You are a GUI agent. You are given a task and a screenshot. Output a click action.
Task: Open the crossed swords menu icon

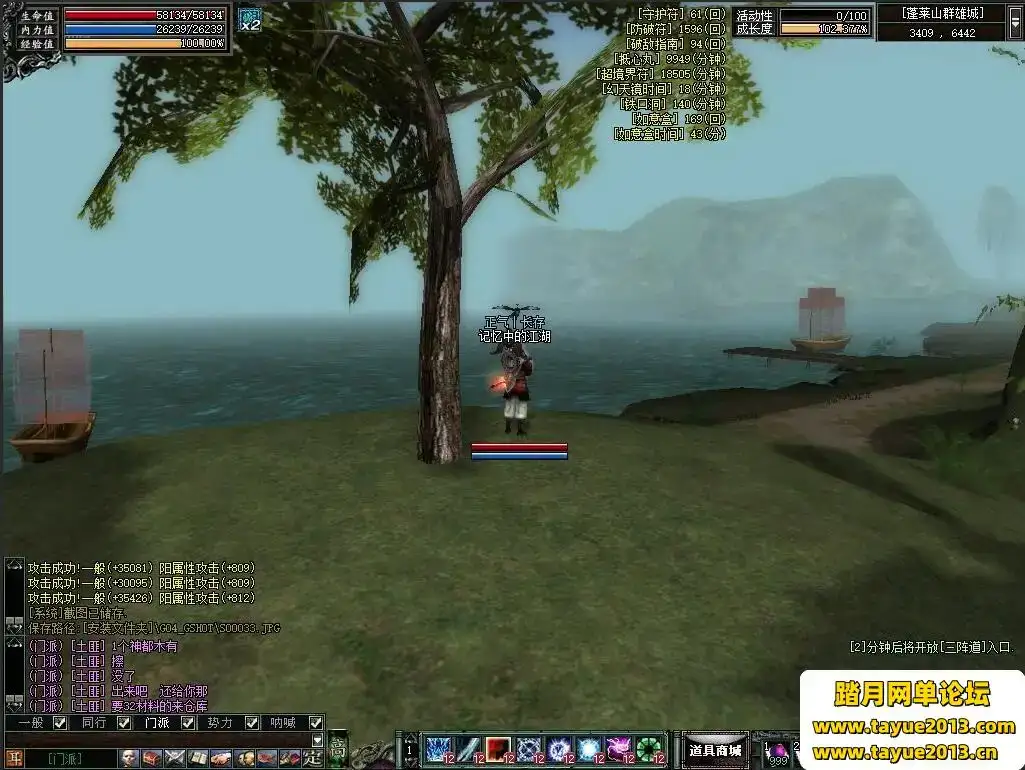[x=175, y=759]
